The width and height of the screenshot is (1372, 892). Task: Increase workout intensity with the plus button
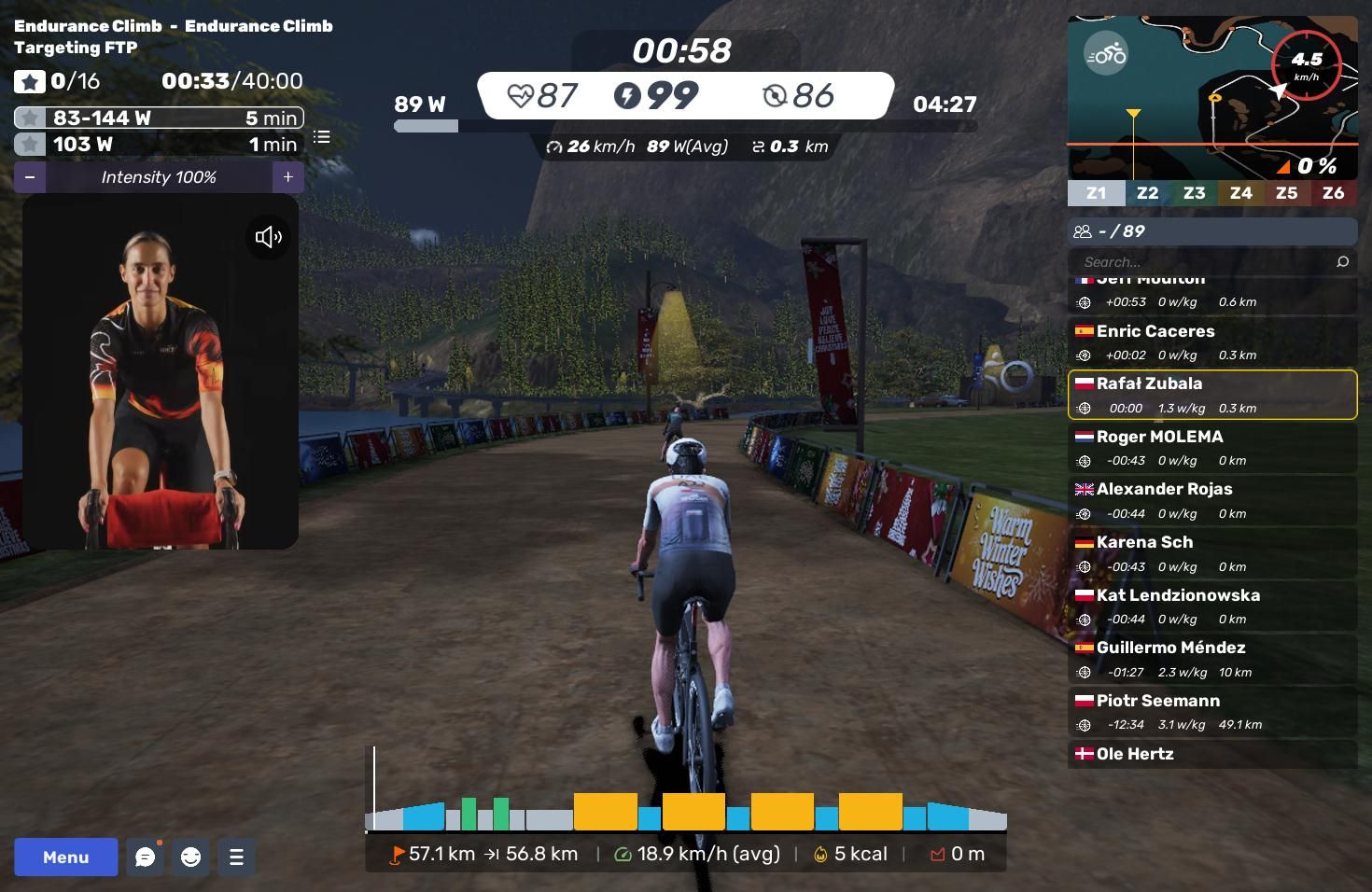pos(287,177)
